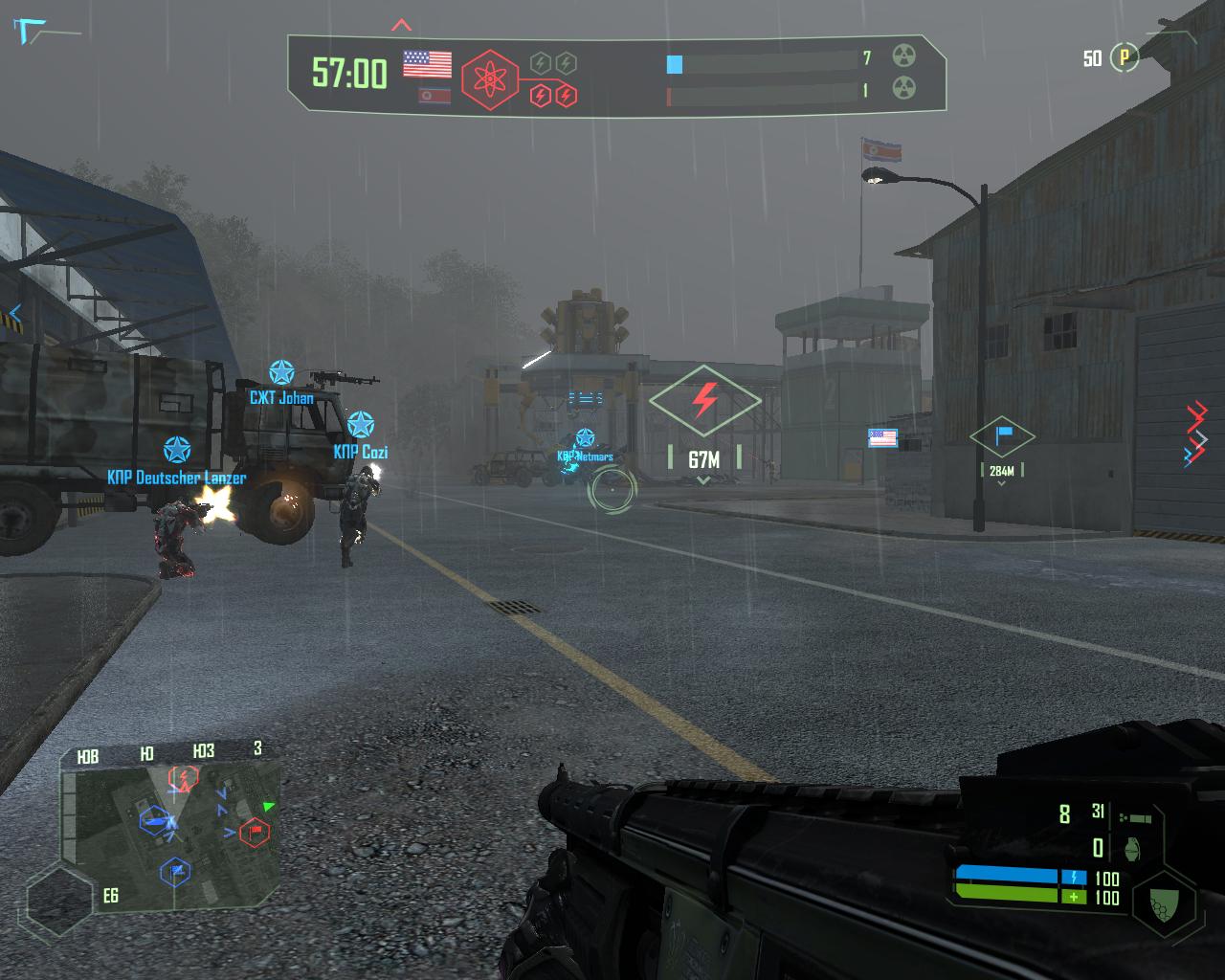Click the blue flag marker on the minimap
Viewport: 1225px width, 980px height.
click(176, 871)
